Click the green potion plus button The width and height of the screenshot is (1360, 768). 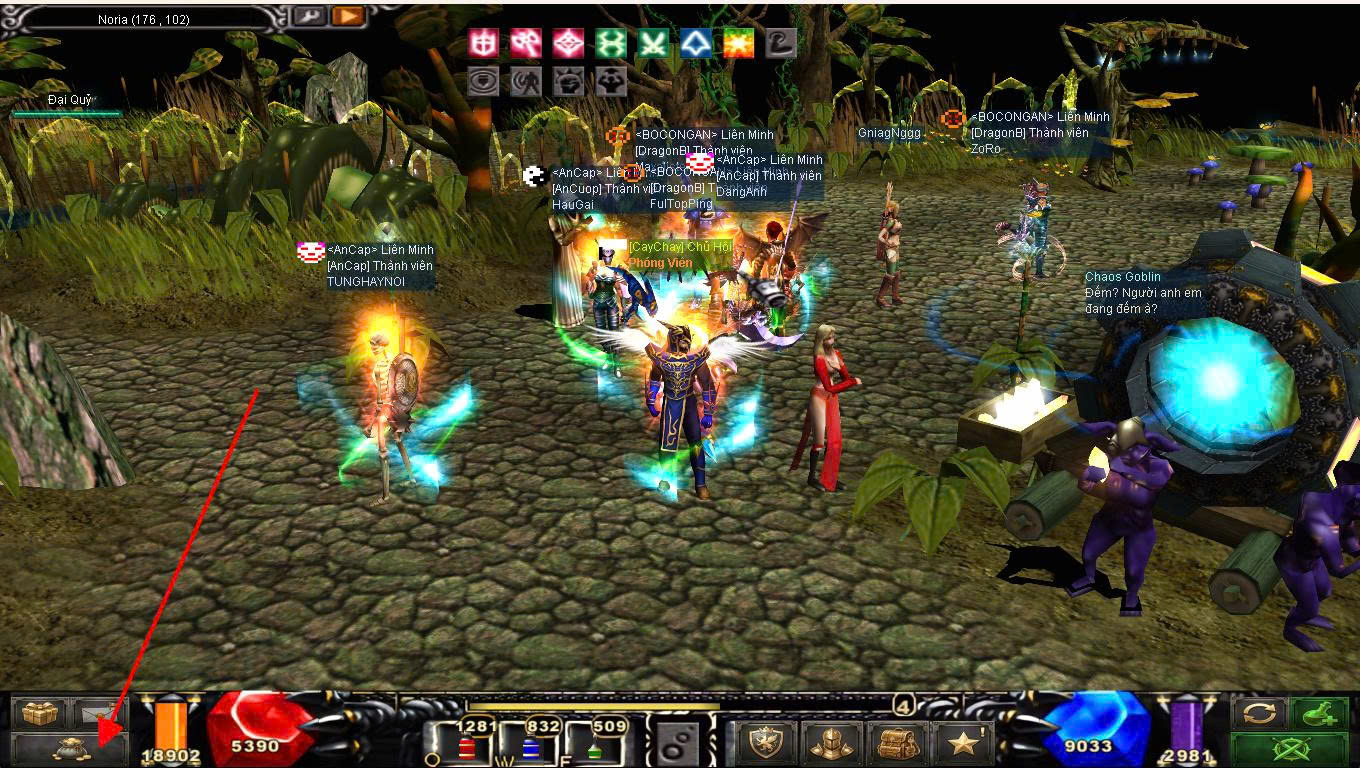click(1320, 713)
